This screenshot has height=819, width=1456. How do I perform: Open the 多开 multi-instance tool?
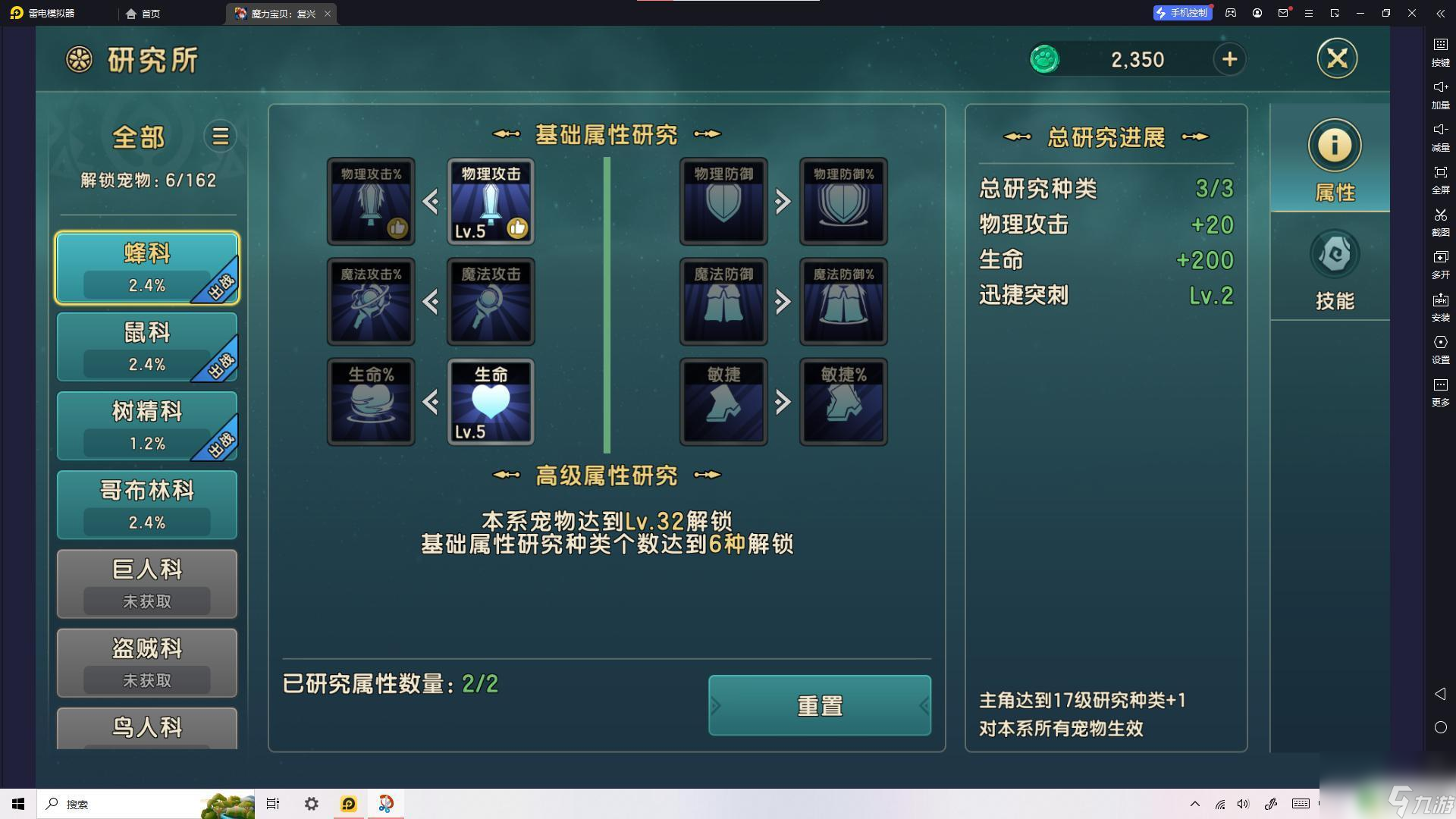pos(1439,265)
